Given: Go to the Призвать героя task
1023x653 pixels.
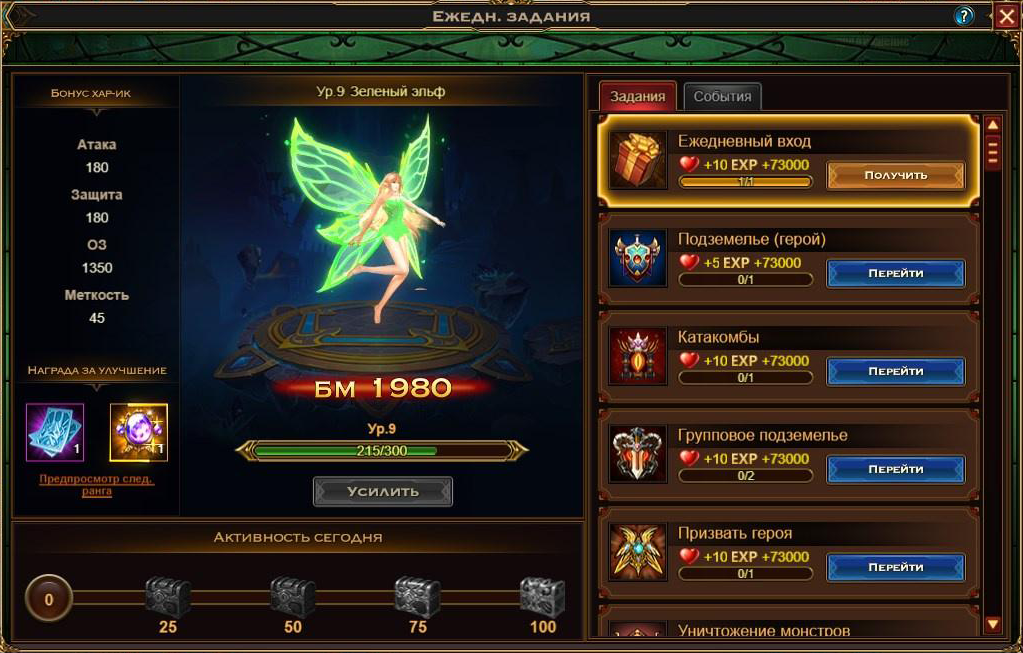Looking at the screenshot, I should pyautogui.click(x=895, y=567).
